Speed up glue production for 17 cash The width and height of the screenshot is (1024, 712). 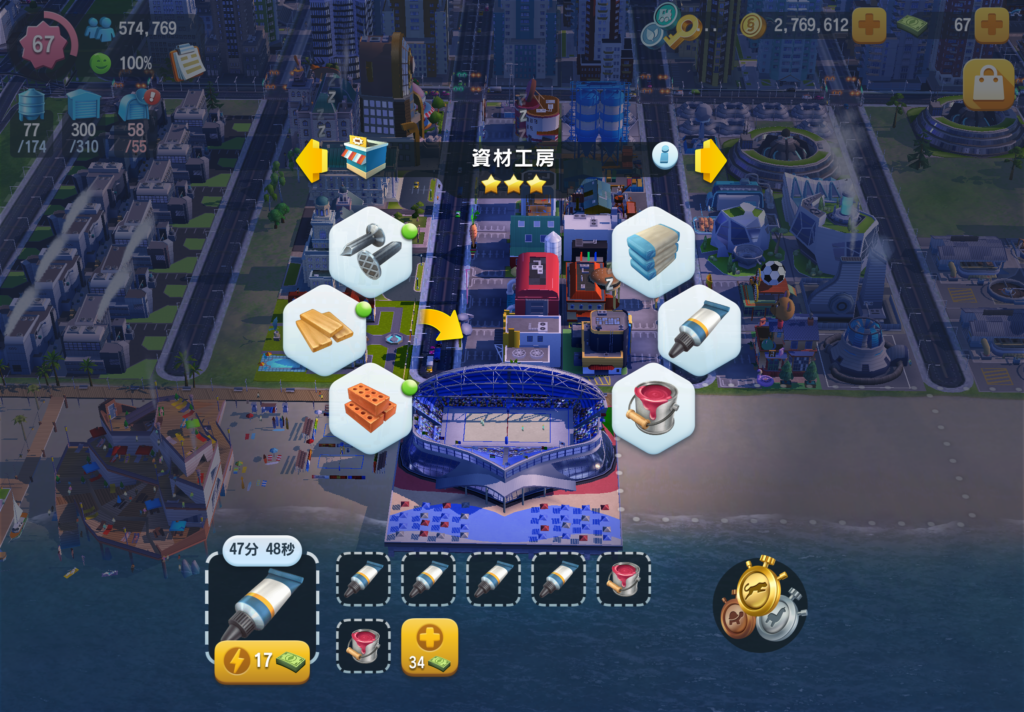[x=262, y=661]
